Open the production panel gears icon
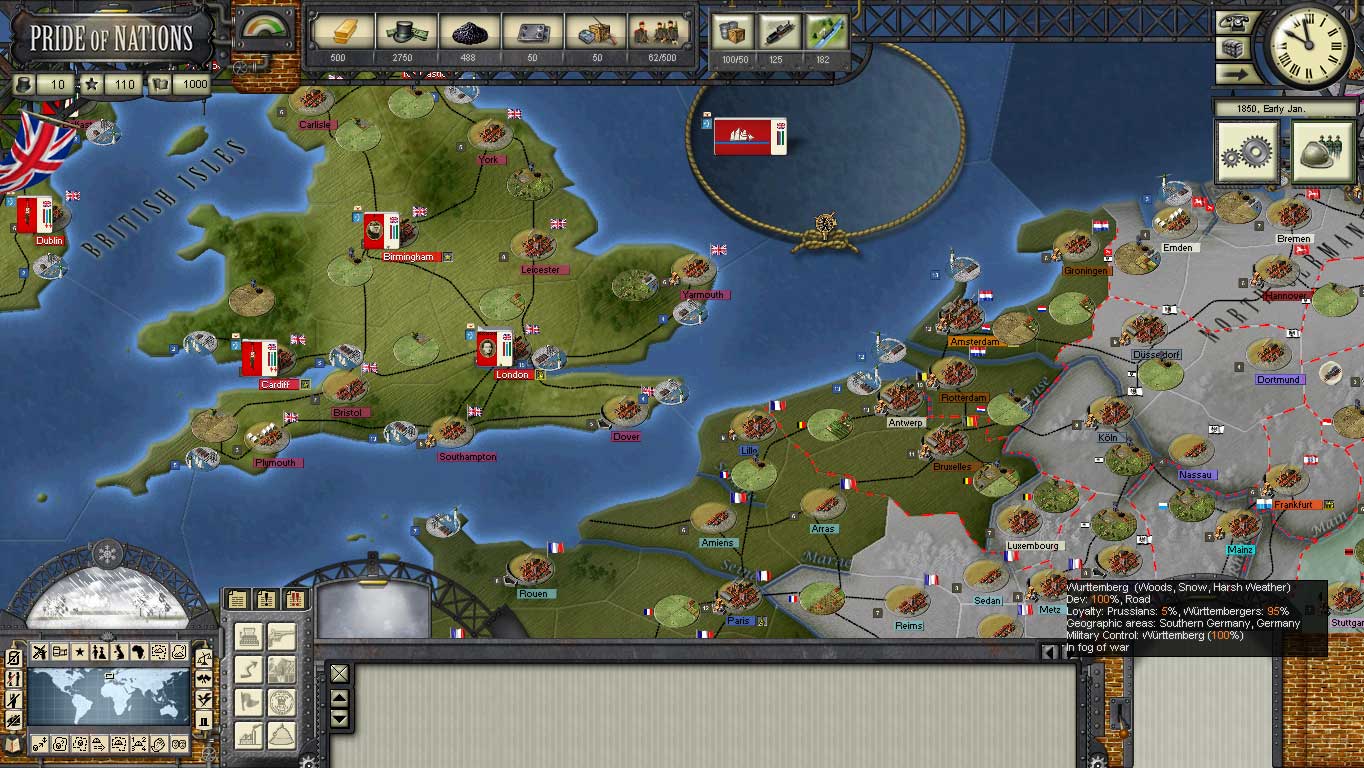 [x=1246, y=151]
